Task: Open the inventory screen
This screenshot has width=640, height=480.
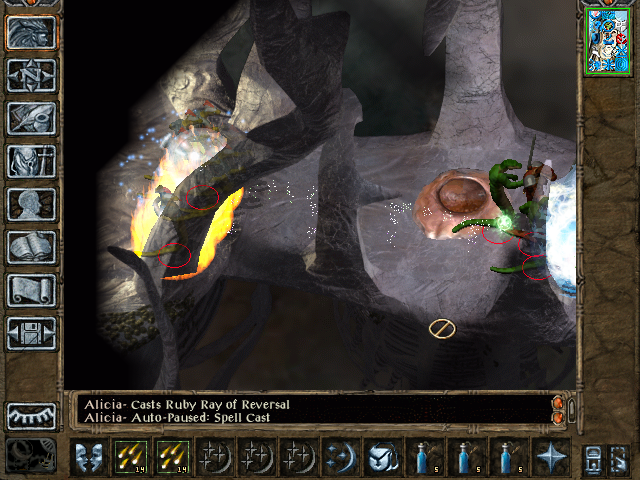Action: [x=31, y=161]
